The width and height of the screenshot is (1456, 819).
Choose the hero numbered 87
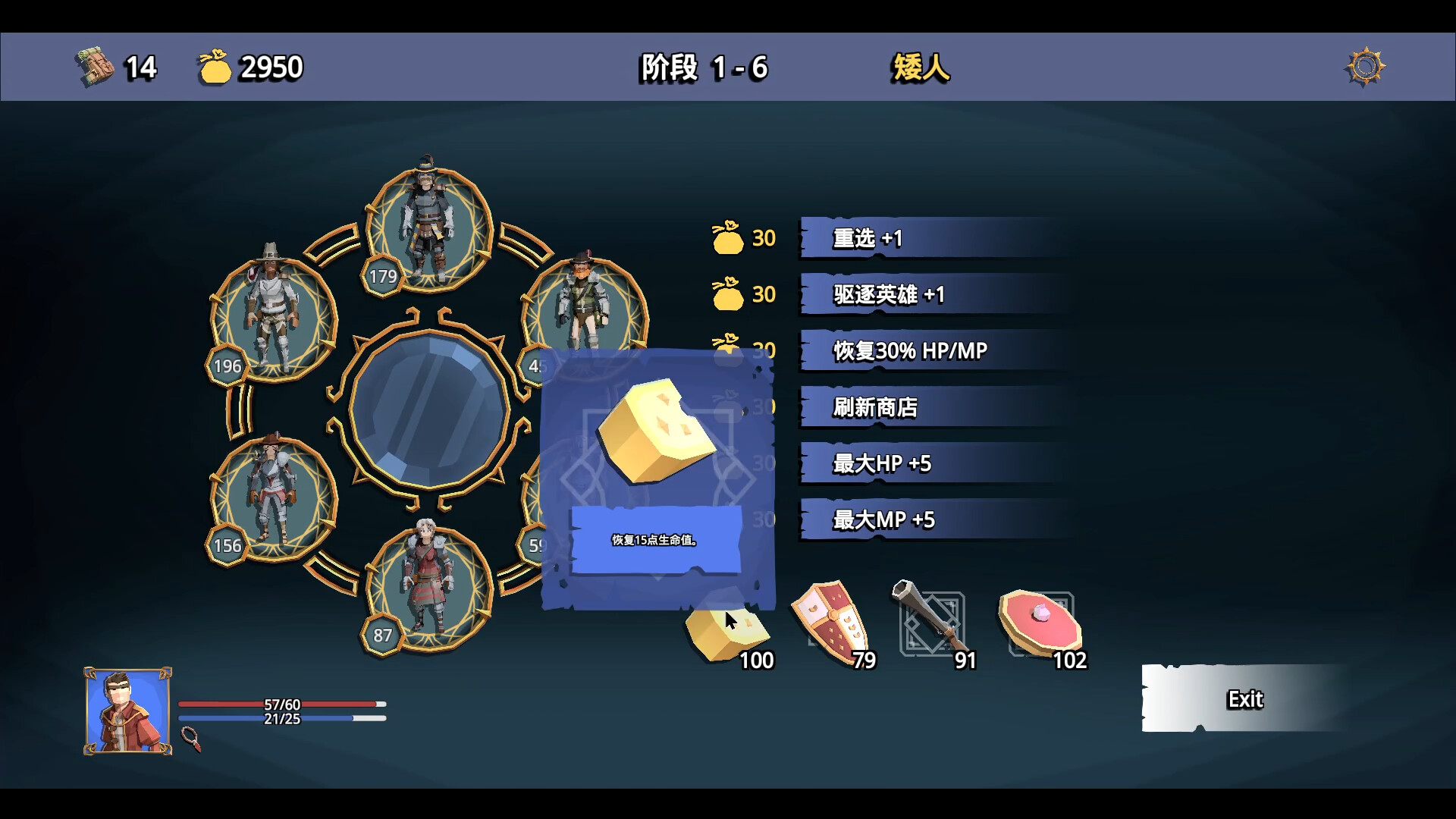pyautogui.click(x=428, y=584)
